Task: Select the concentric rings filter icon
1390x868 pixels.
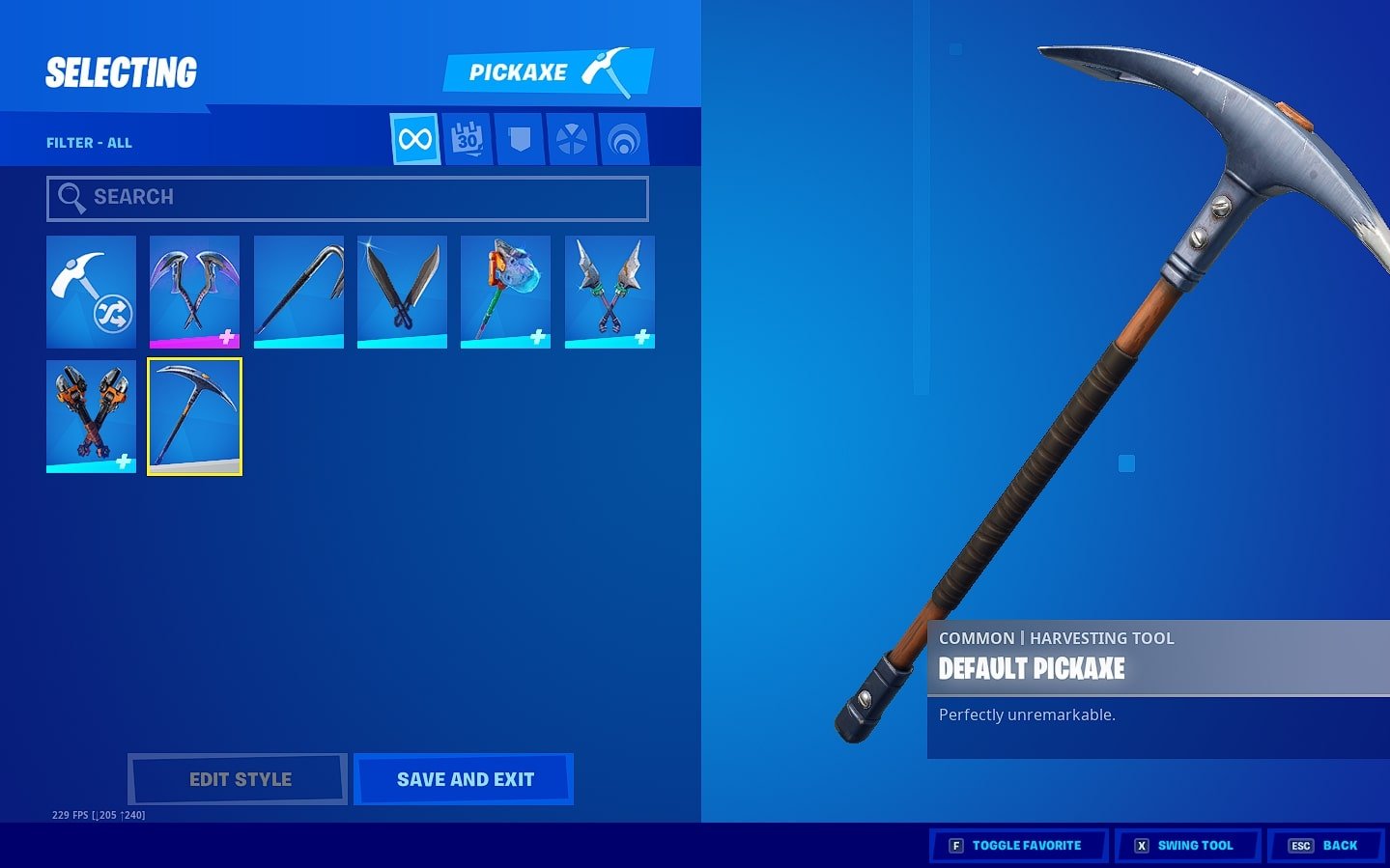Action: coord(624,138)
